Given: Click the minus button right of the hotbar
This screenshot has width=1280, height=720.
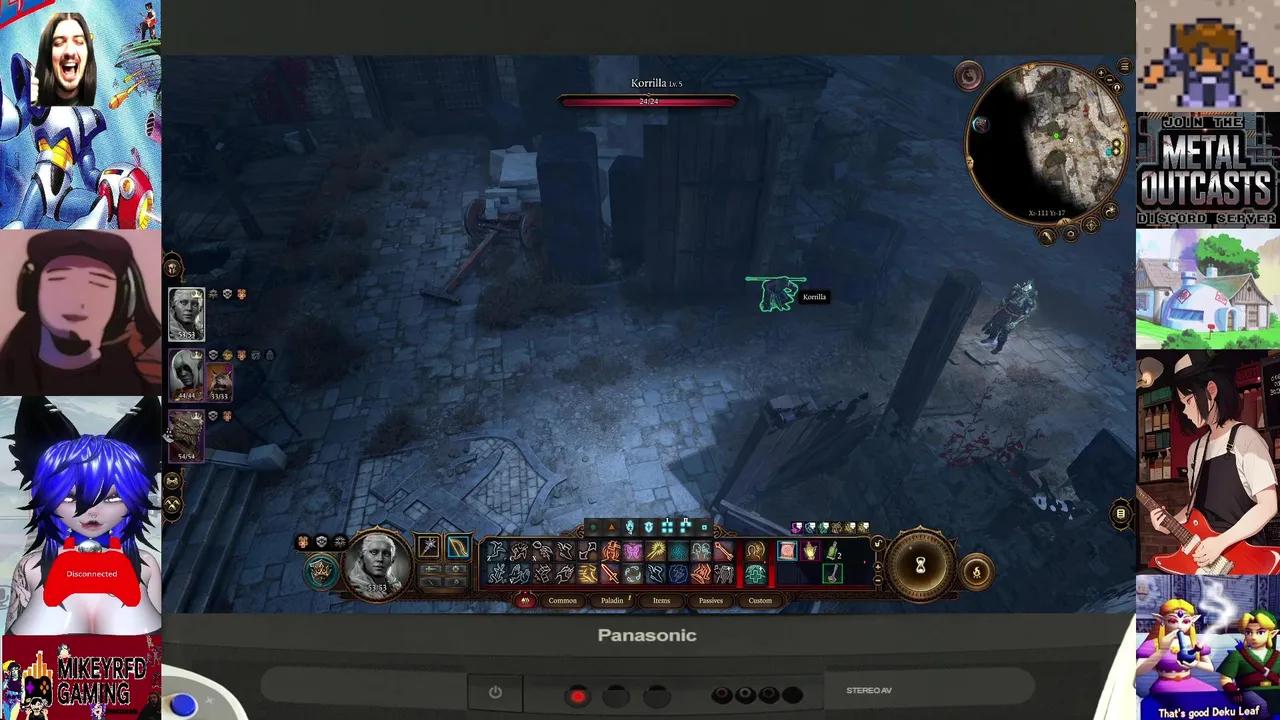Looking at the screenshot, I should click(878, 580).
